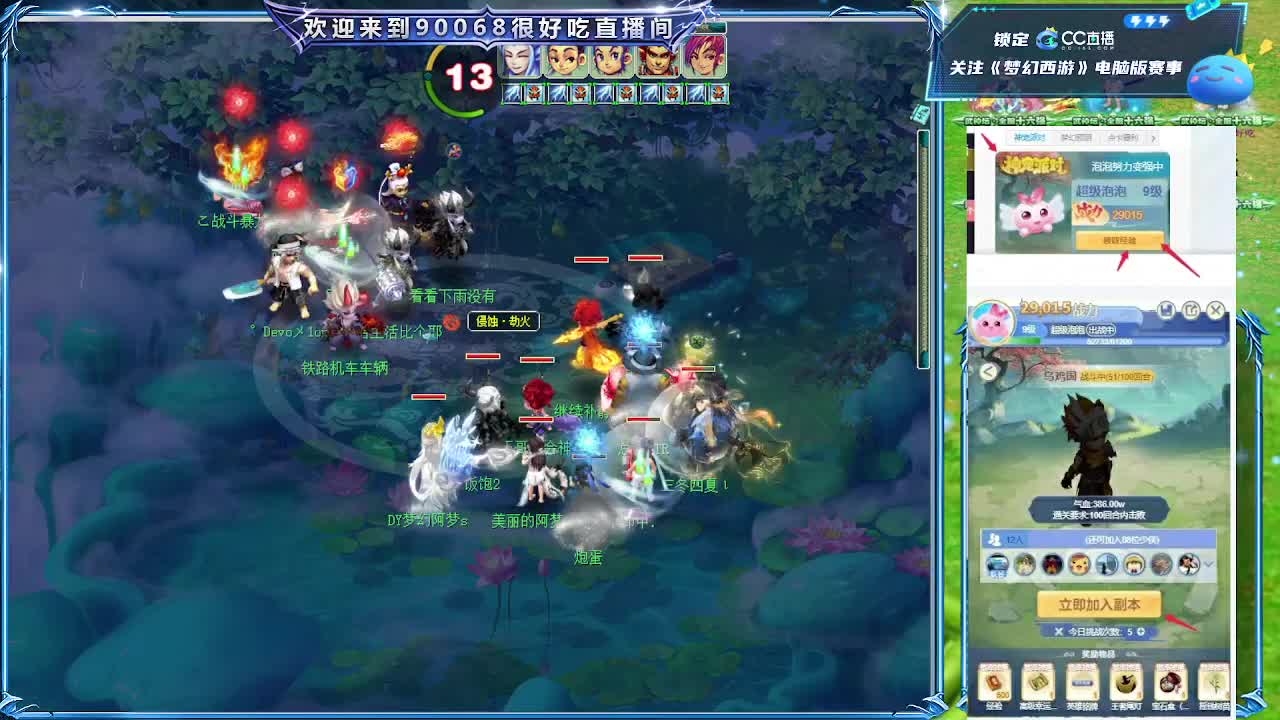Screen dimensions: 1280x720
Task: Select the pink 超级泡泡 pet avatar
Action: click(x=993, y=322)
